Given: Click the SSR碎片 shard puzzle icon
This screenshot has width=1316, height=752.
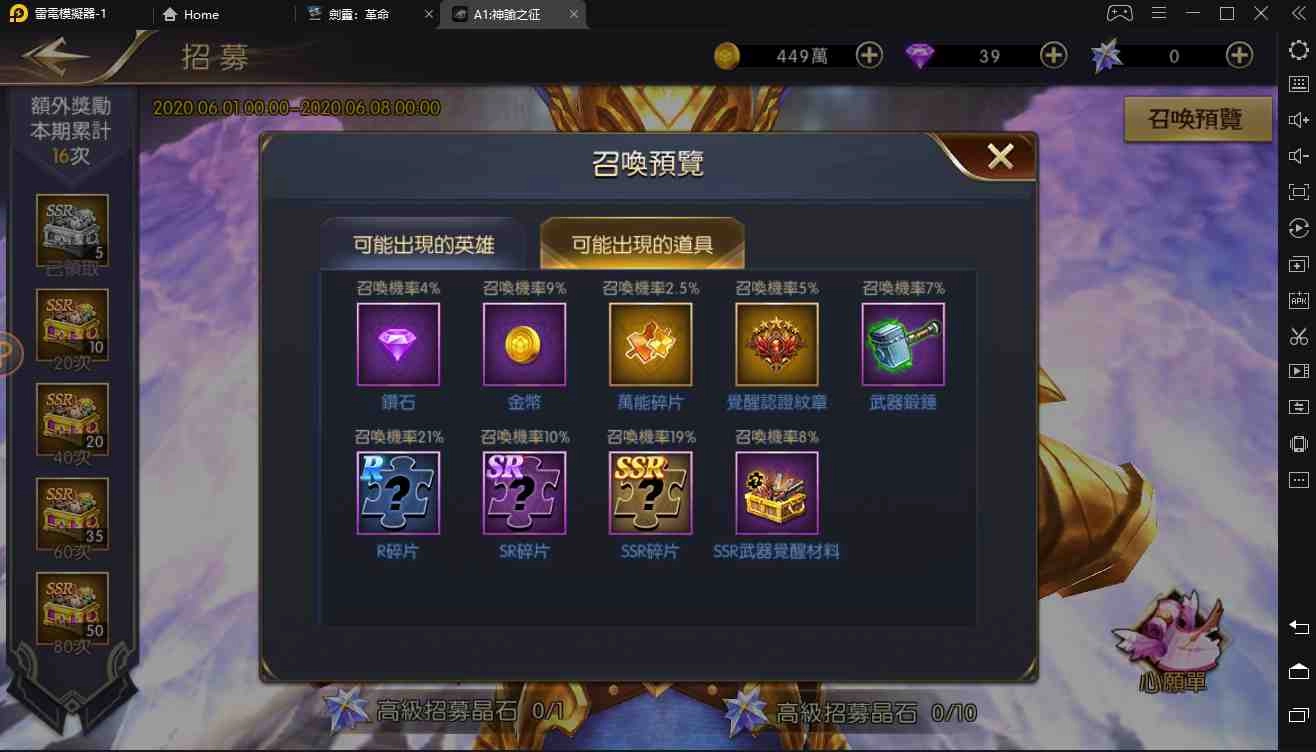Looking at the screenshot, I should point(650,492).
